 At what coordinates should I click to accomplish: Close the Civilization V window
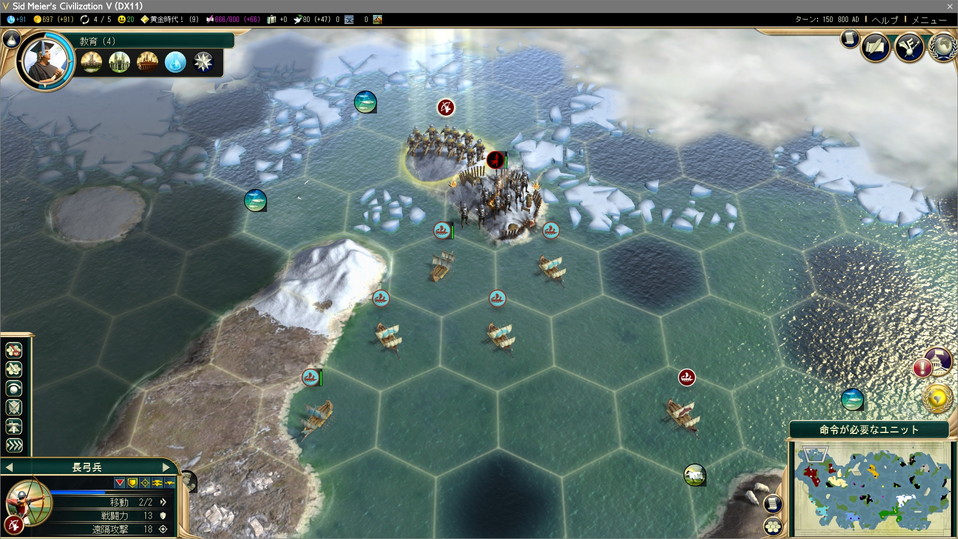coord(949,6)
